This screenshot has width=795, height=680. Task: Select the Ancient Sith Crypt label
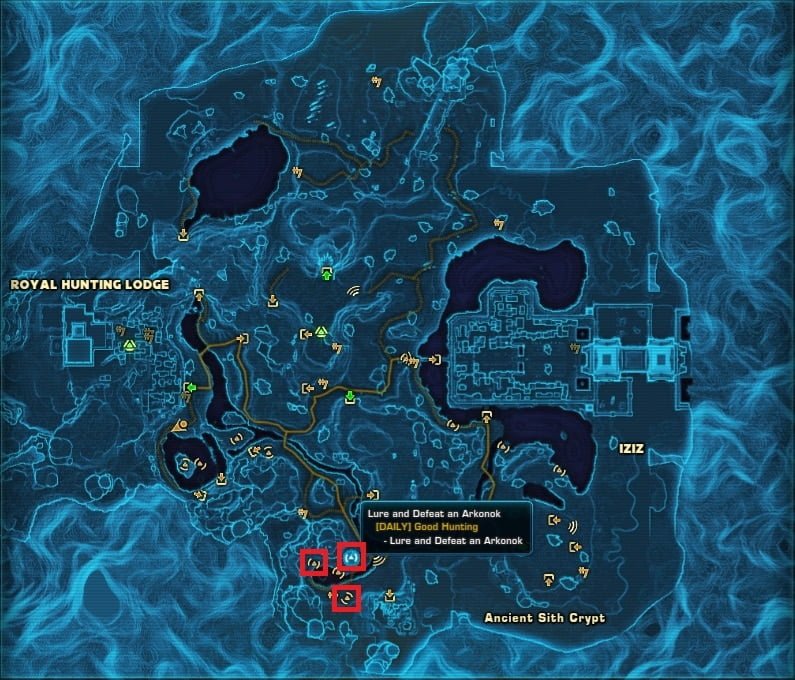coord(544,618)
